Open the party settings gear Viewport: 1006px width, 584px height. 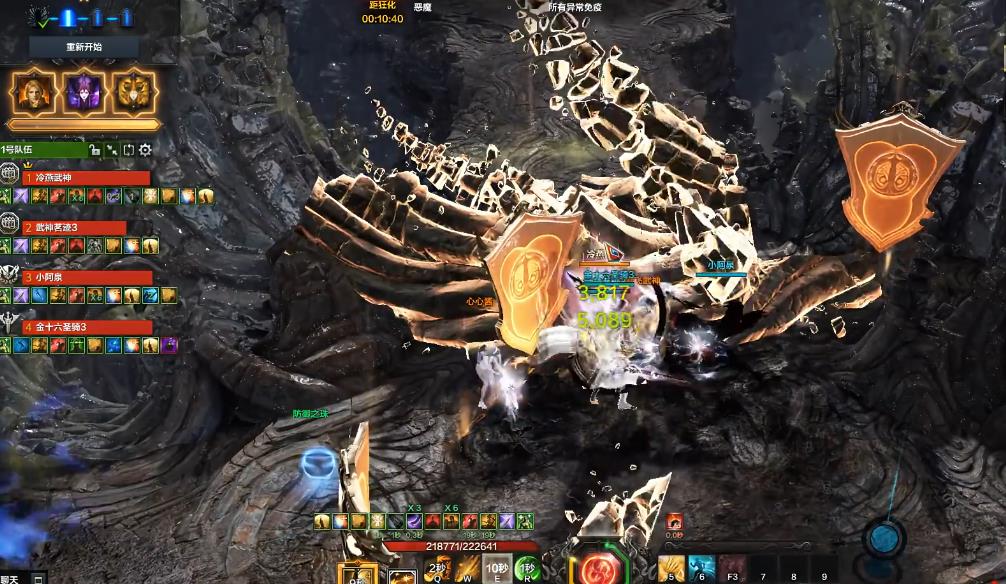tap(145, 150)
